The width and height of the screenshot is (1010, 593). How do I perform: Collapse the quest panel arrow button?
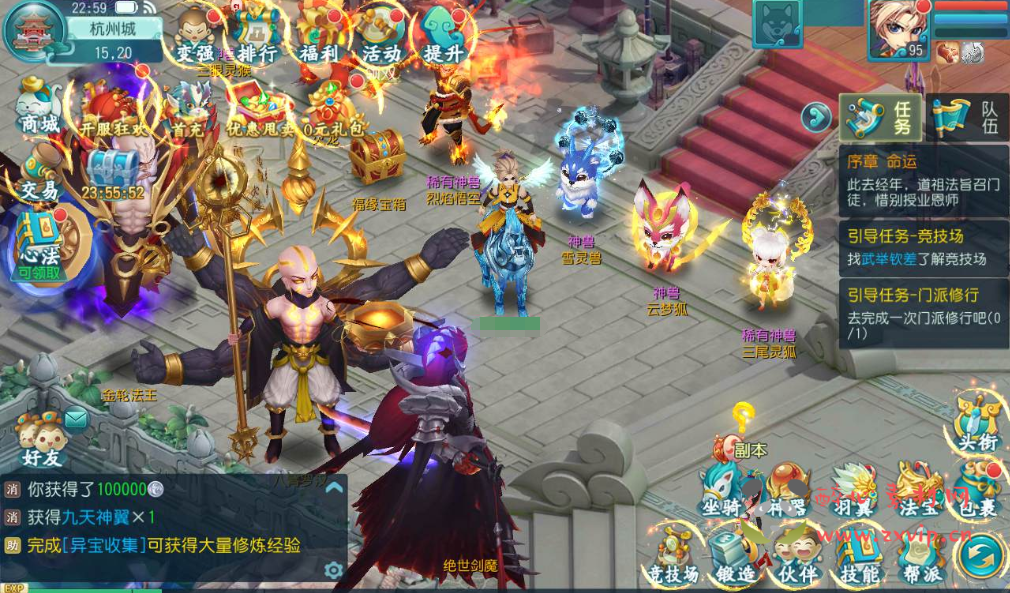[x=817, y=118]
